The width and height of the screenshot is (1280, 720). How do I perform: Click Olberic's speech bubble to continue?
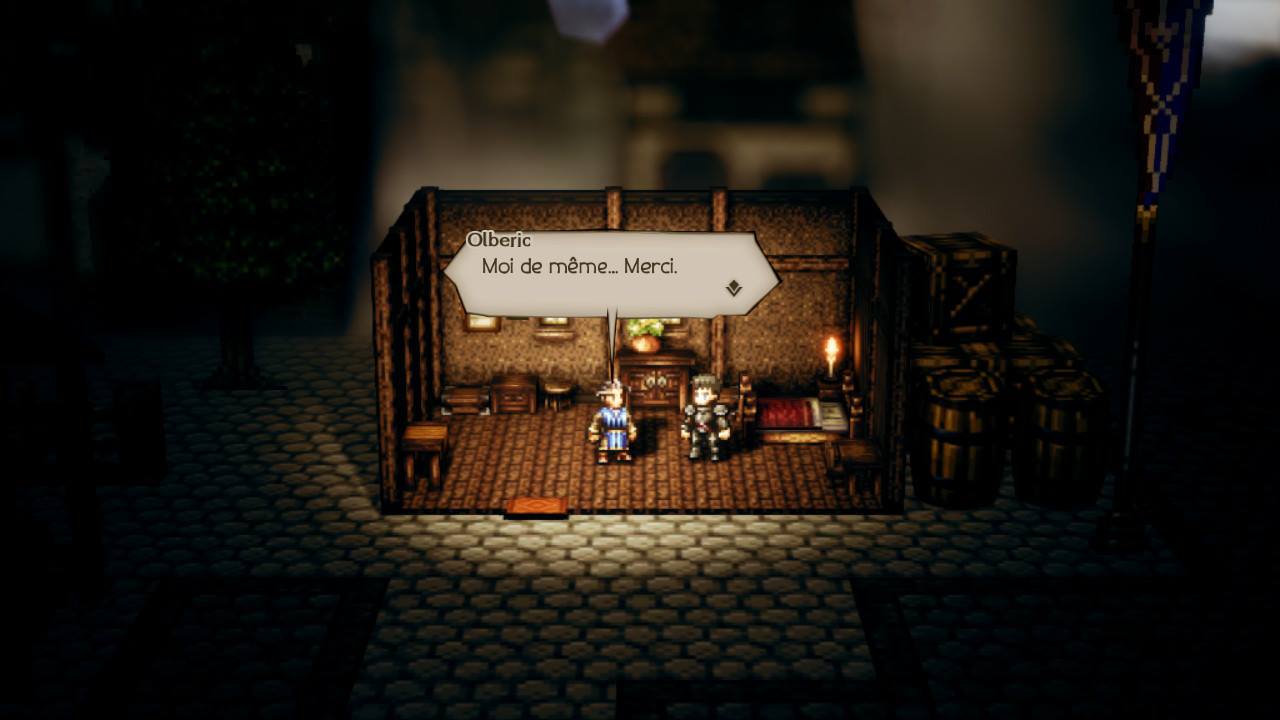[x=610, y=273]
